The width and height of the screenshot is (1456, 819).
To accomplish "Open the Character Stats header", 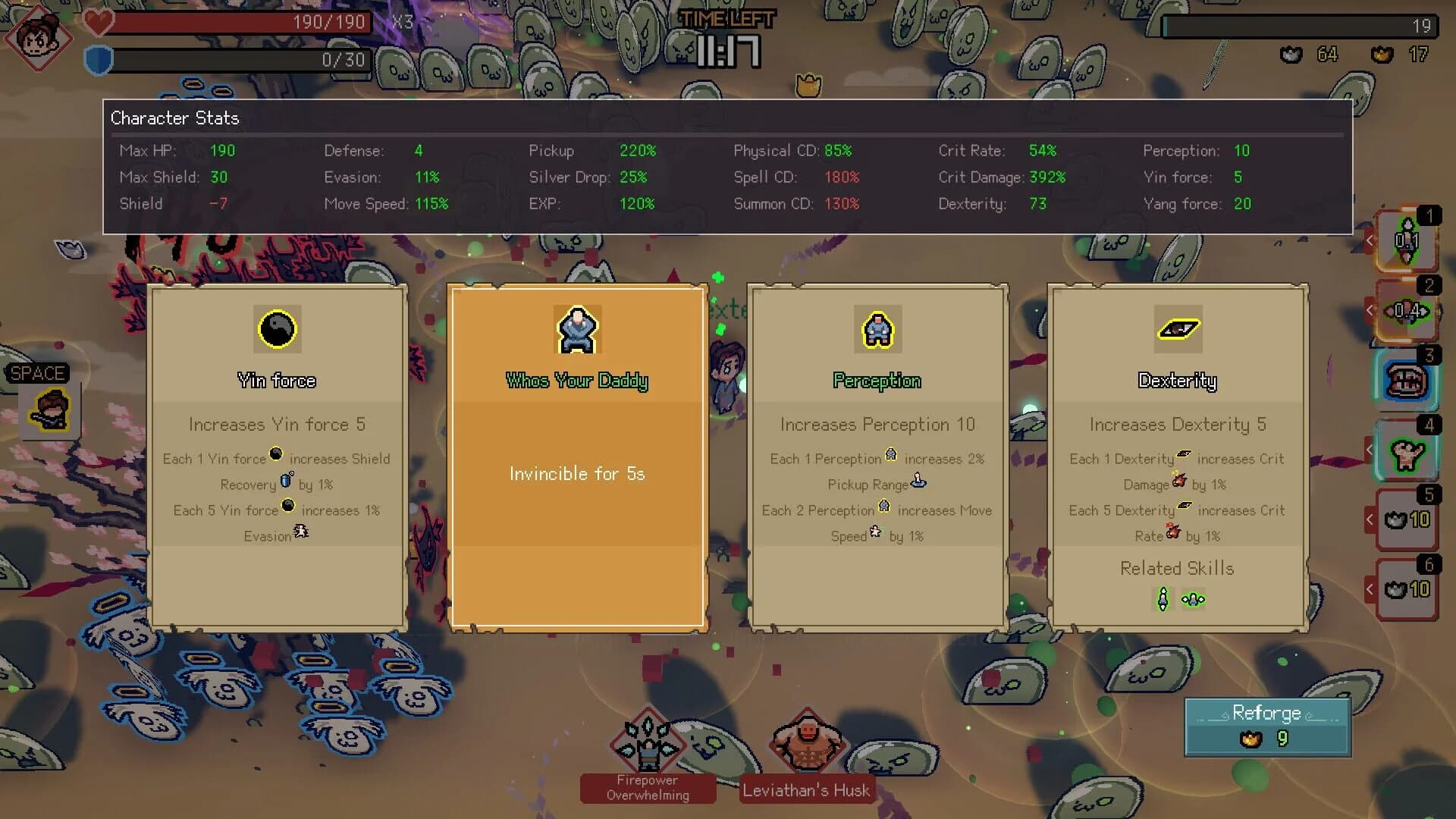I will 174,118.
